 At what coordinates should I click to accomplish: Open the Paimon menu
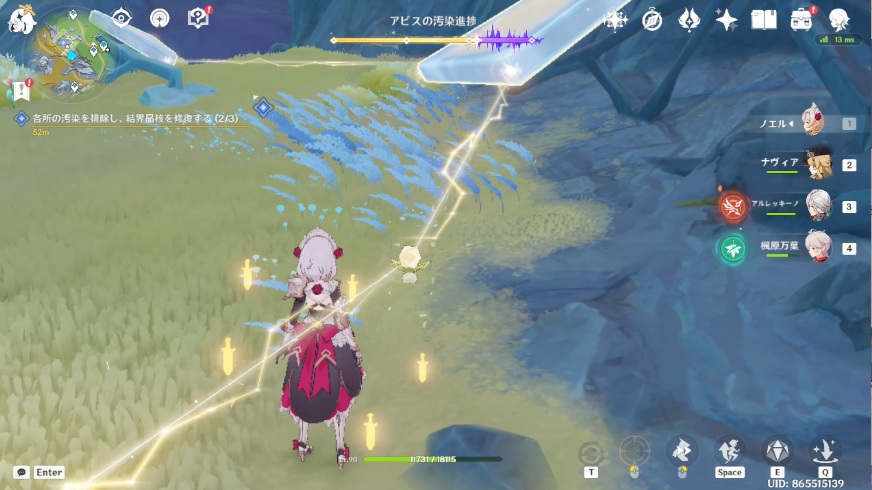[18, 17]
